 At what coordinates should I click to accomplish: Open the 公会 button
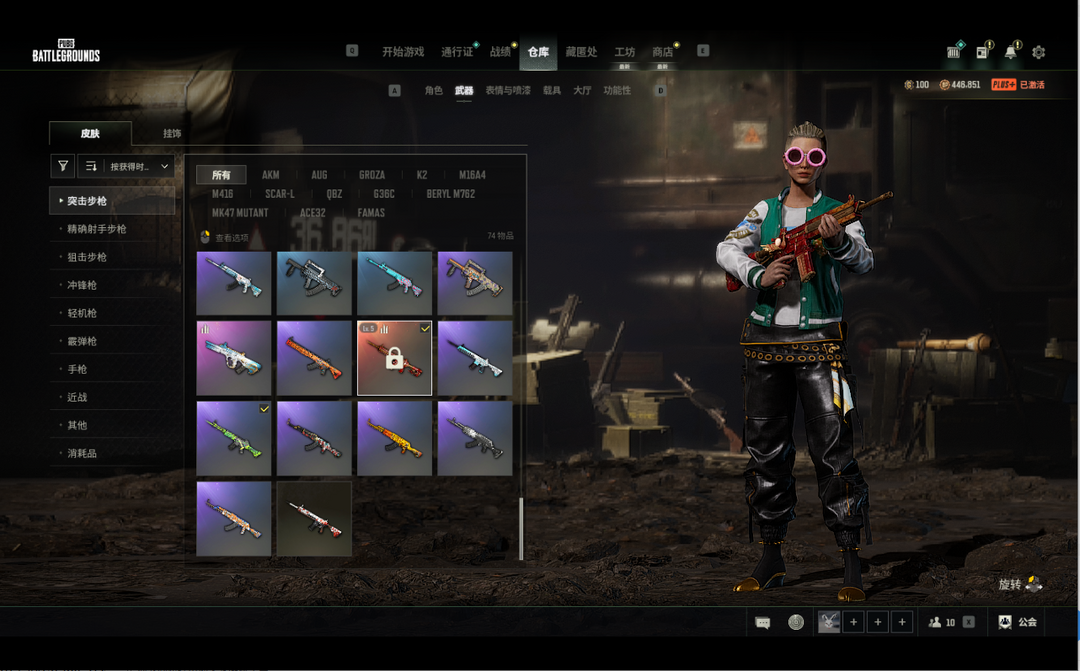coord(1017,622)
